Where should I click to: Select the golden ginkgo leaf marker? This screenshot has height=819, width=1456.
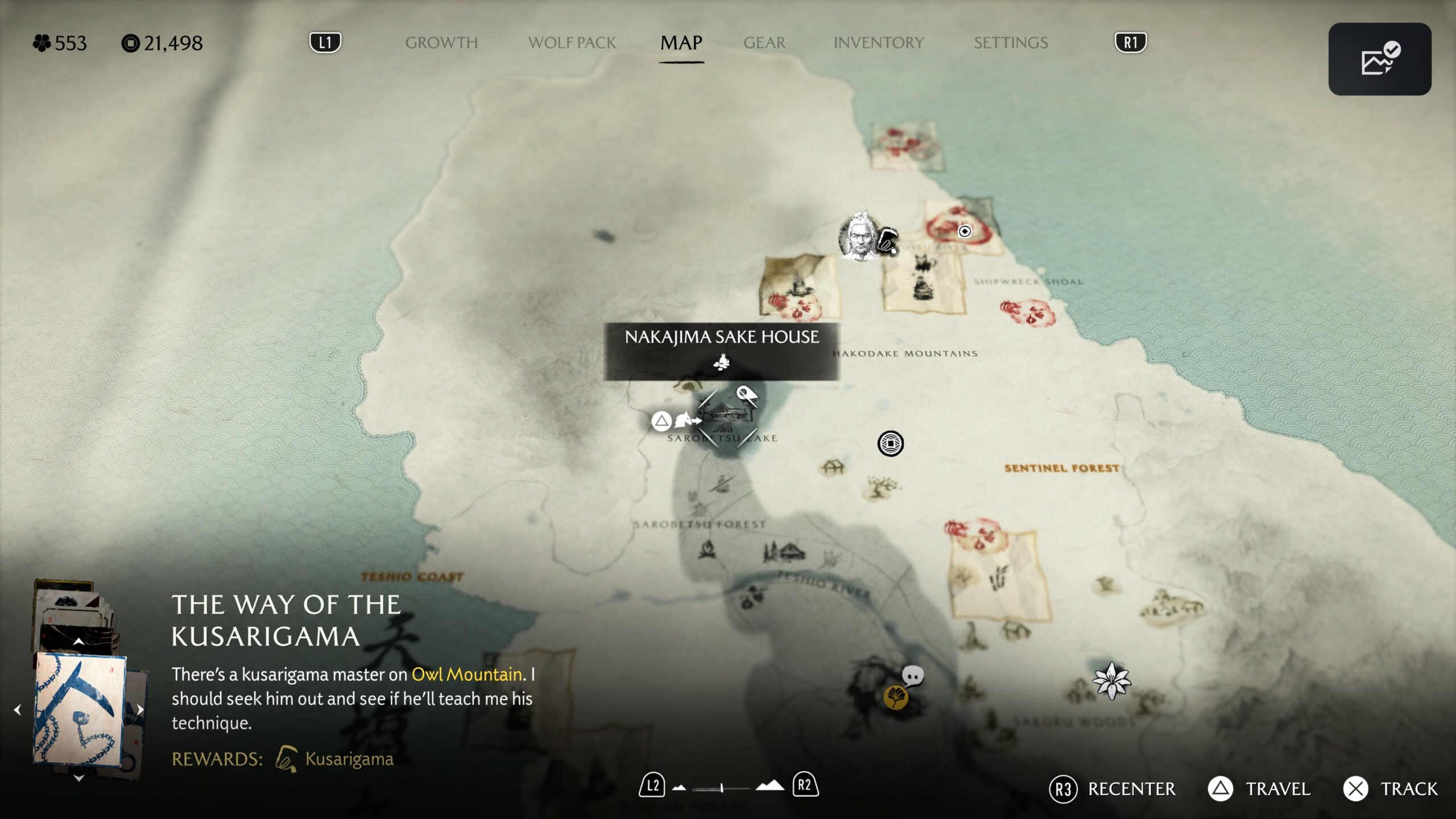(x=895, y=697)
